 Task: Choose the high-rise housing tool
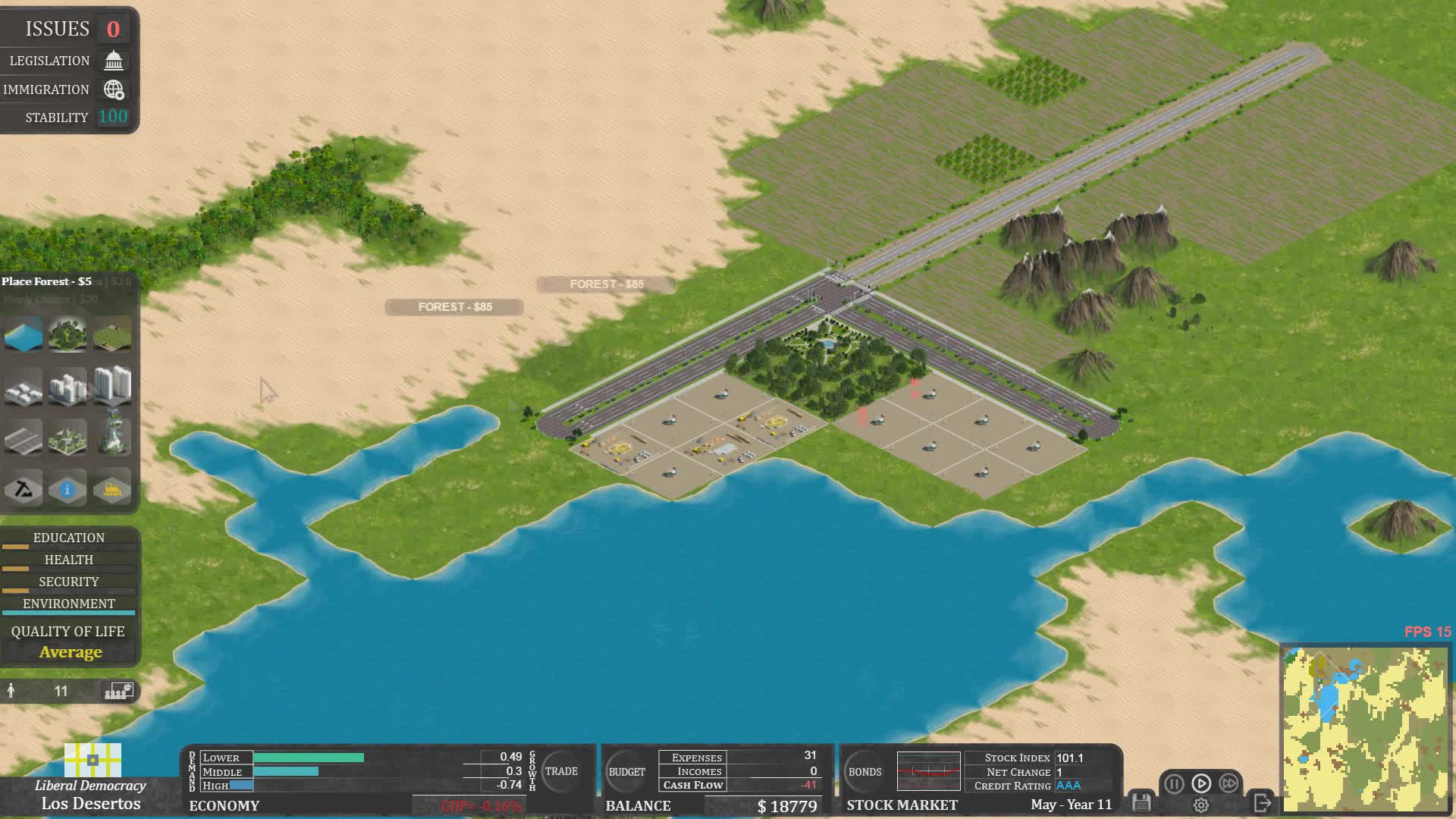[112, 385]
